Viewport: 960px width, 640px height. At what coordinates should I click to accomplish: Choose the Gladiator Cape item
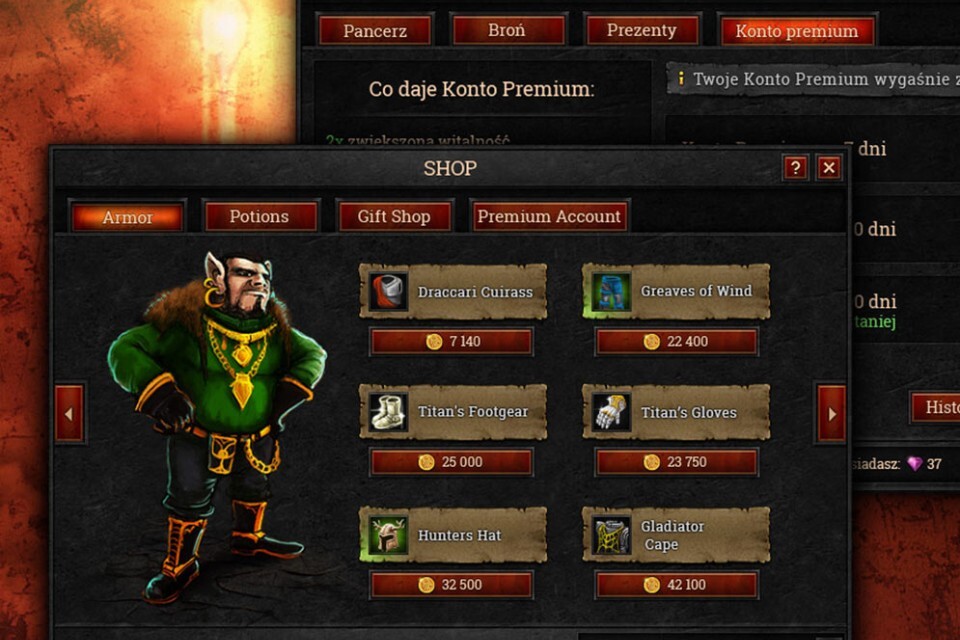click(676, 535)
